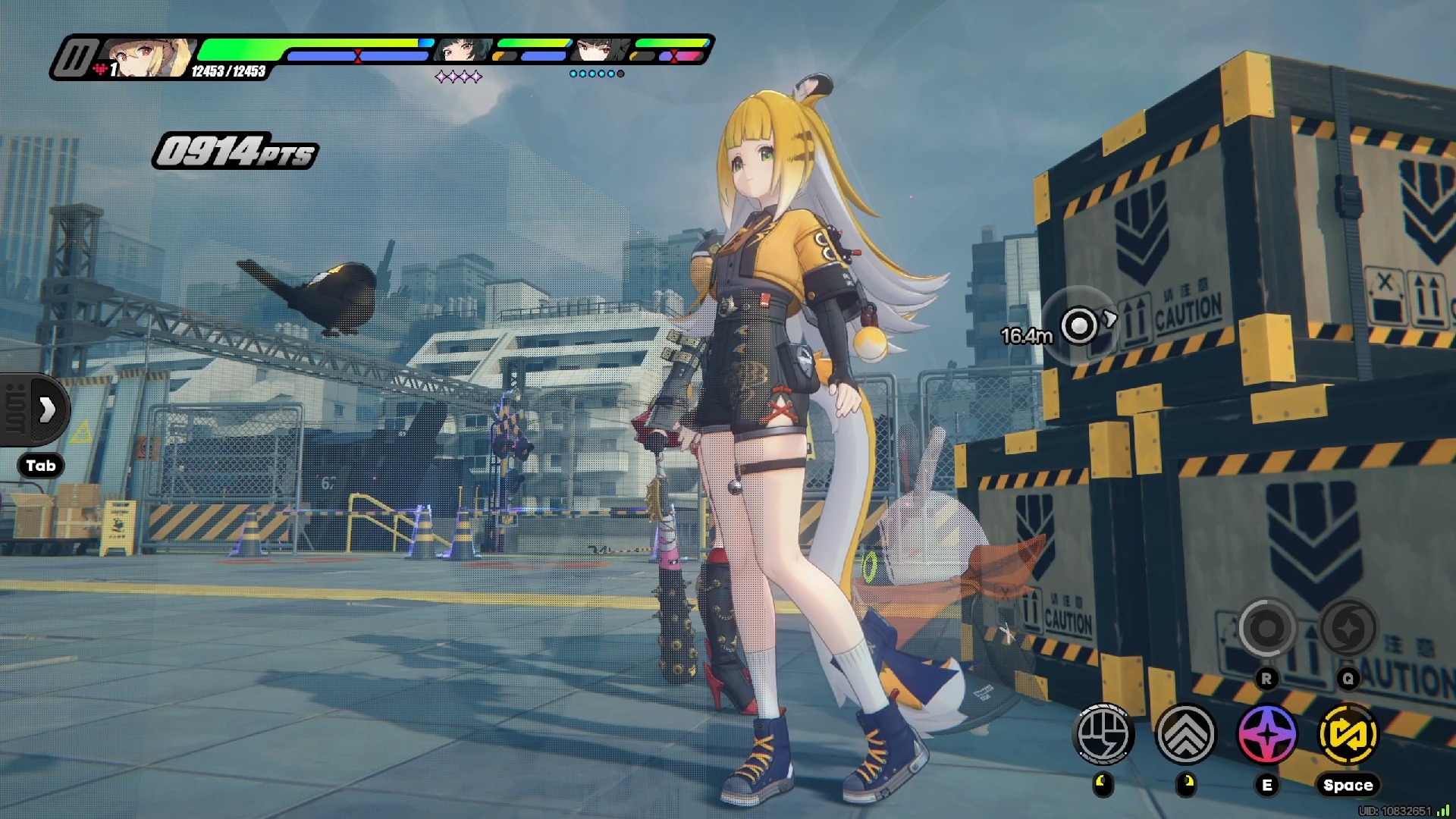Screen dimensions: 1456x819
Task: Switch to the dark-haired second teammate portrait
Action: tap(461, 50)
